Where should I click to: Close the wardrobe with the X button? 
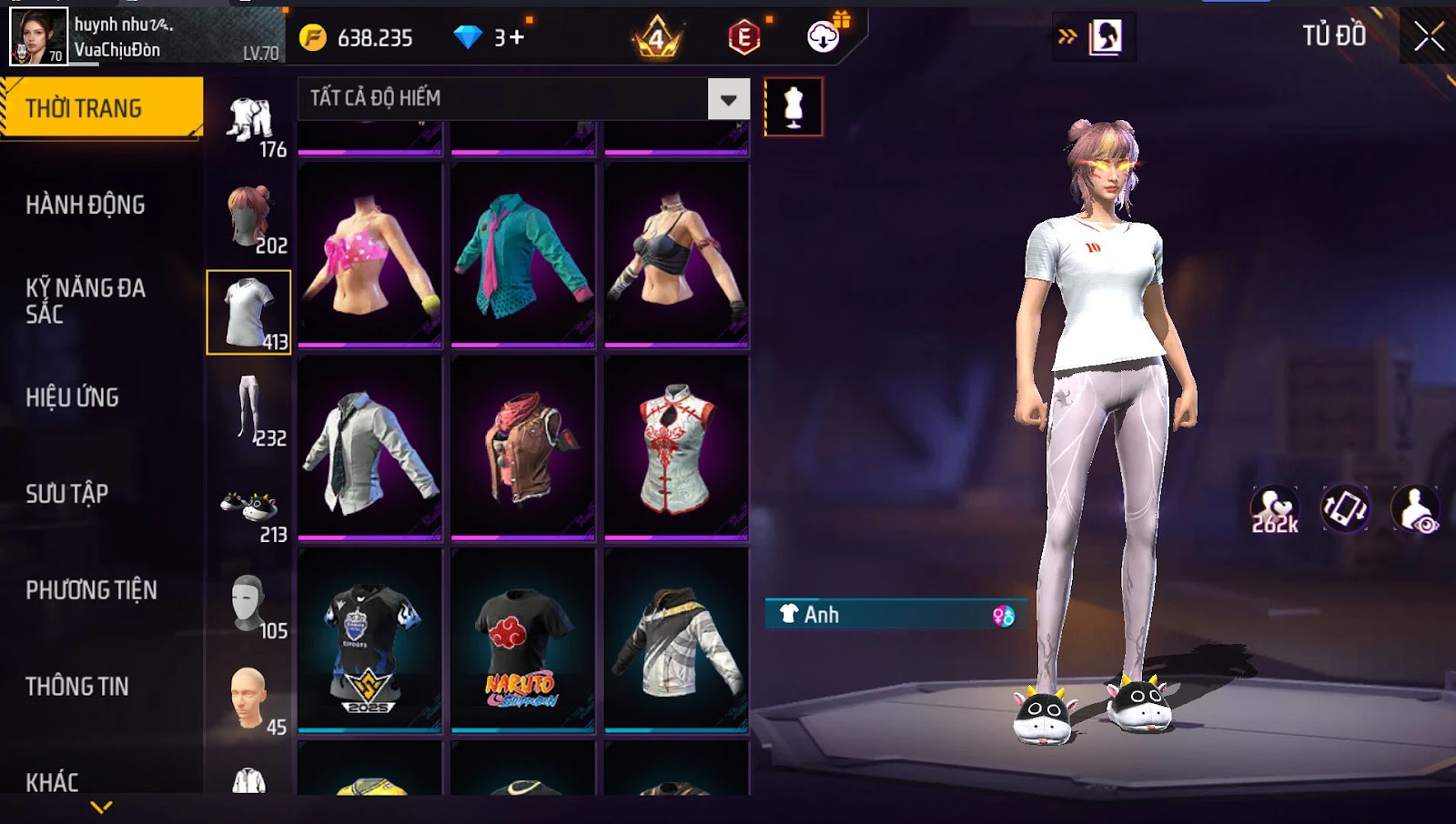click(x=1429, y=37)
